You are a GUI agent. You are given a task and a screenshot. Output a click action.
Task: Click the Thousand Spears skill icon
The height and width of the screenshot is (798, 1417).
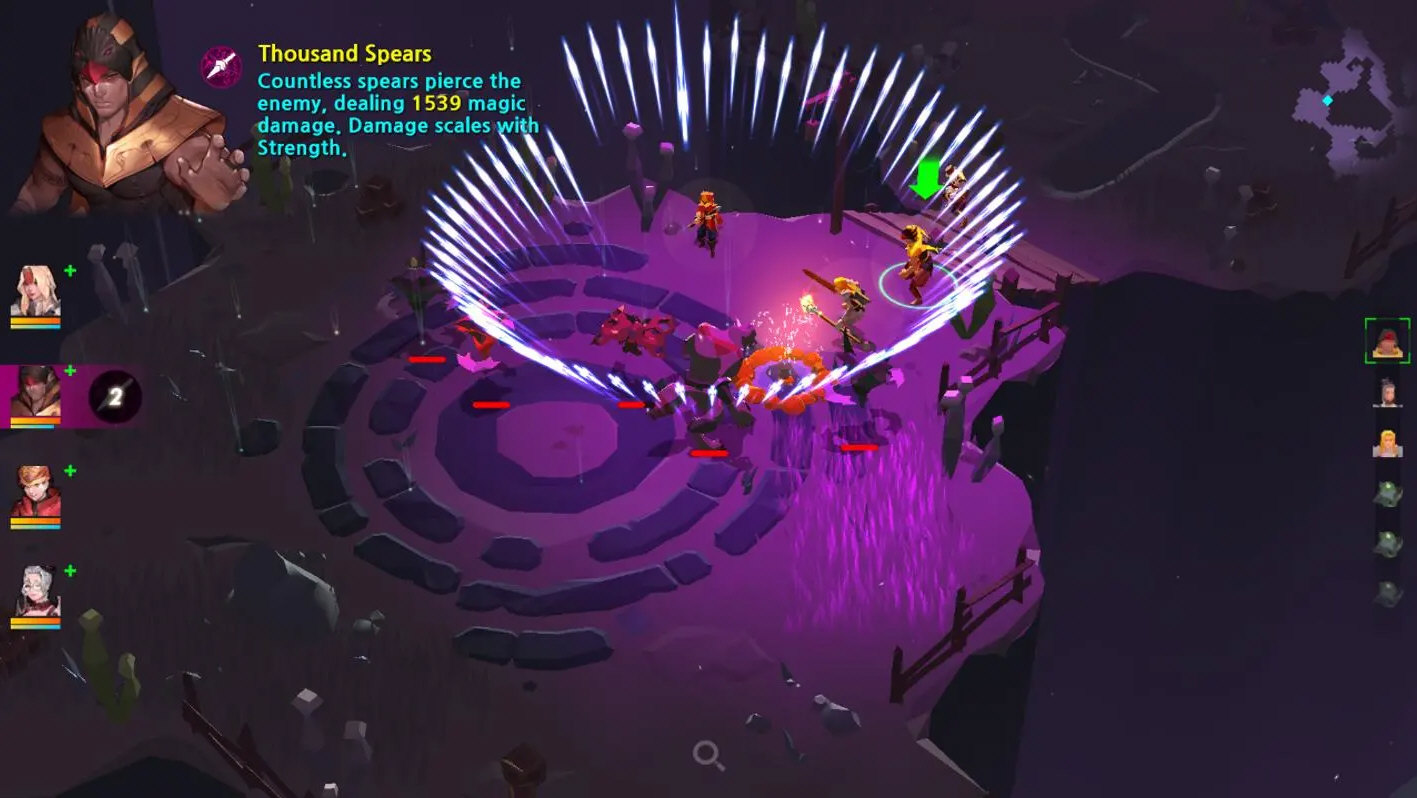click(x=221, y=66)
